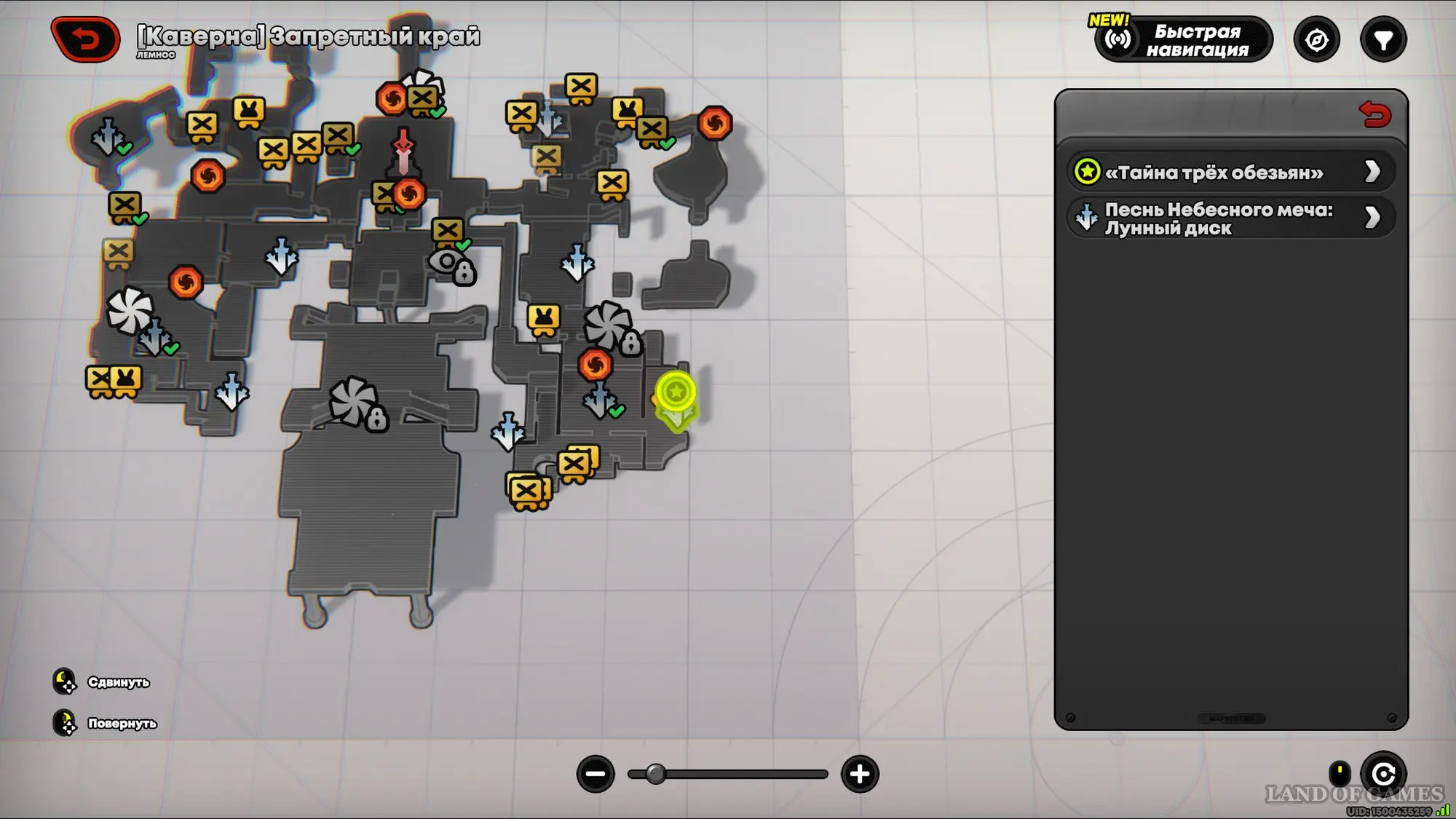Viewport: 1456px width, 819px height.
Task: Zoom in the map with plus button
Action: pyautogui.click(x=860, y=774)
